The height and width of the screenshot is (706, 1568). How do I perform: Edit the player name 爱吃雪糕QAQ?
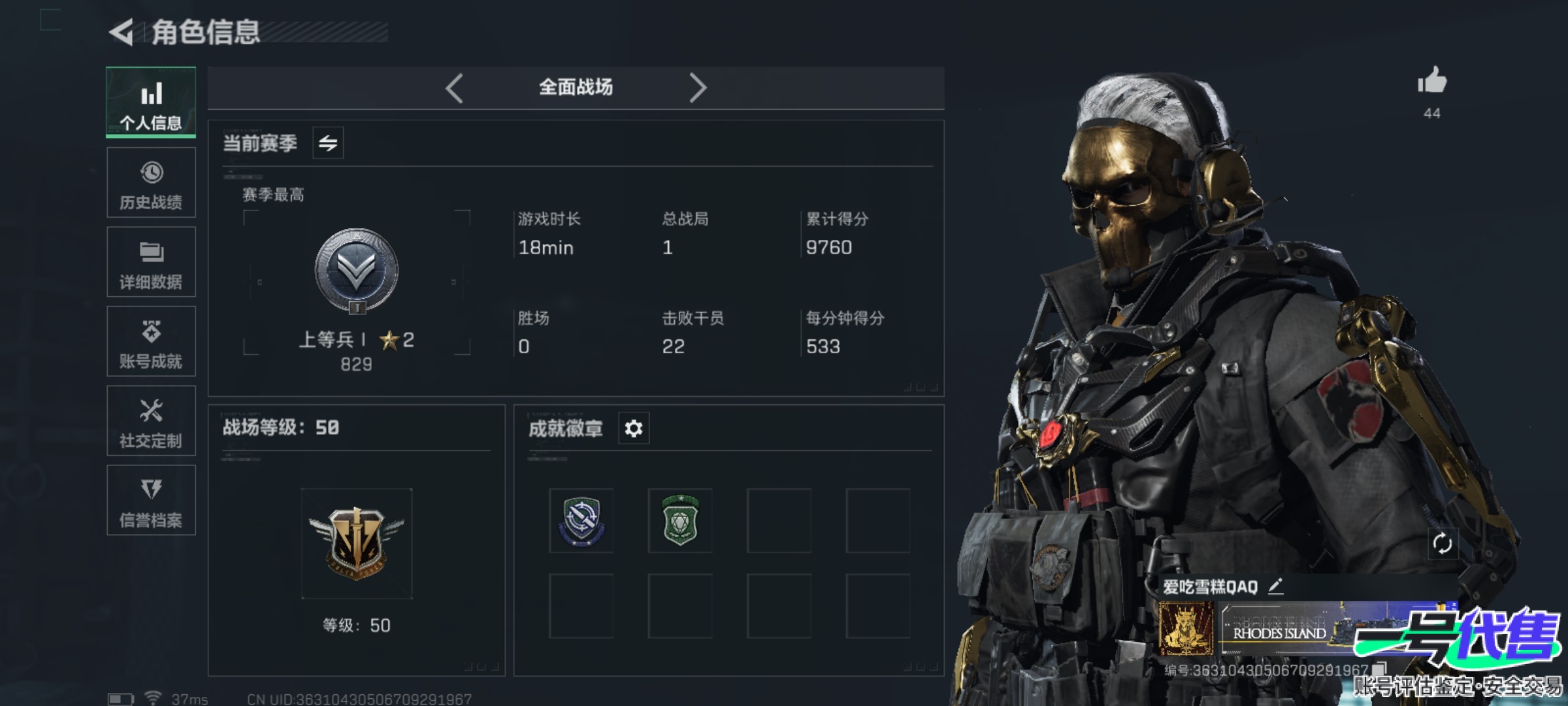pyautogui.click(x=1276, y=586)
